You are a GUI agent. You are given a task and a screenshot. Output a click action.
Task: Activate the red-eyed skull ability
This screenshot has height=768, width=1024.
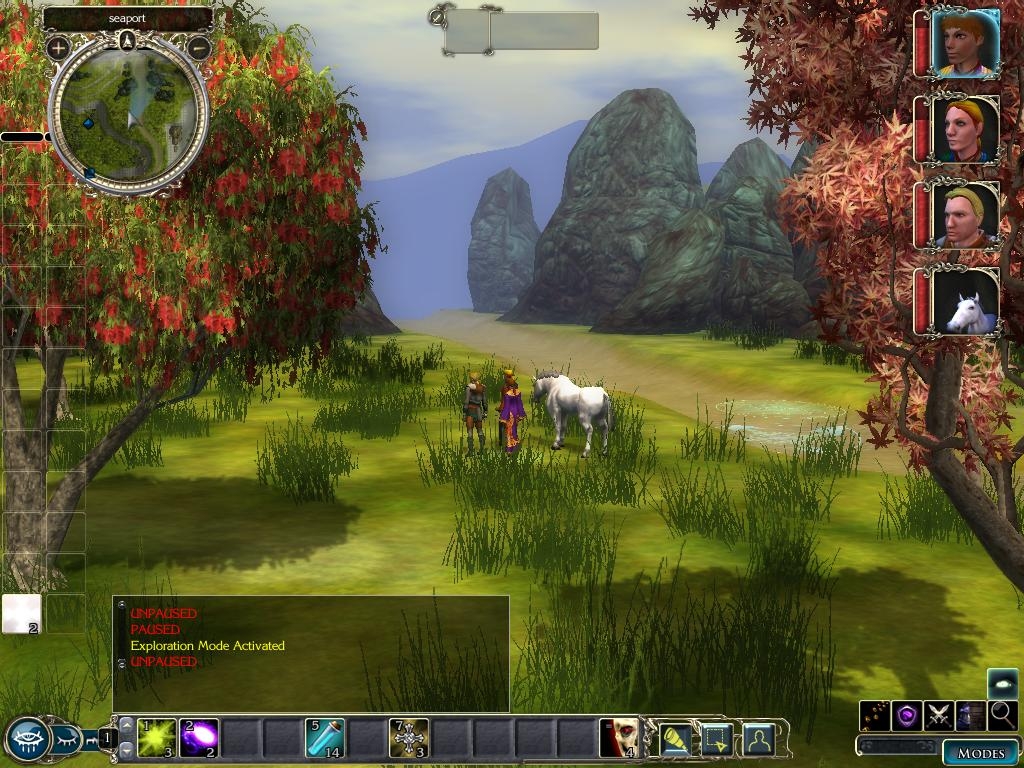point(619,738)
